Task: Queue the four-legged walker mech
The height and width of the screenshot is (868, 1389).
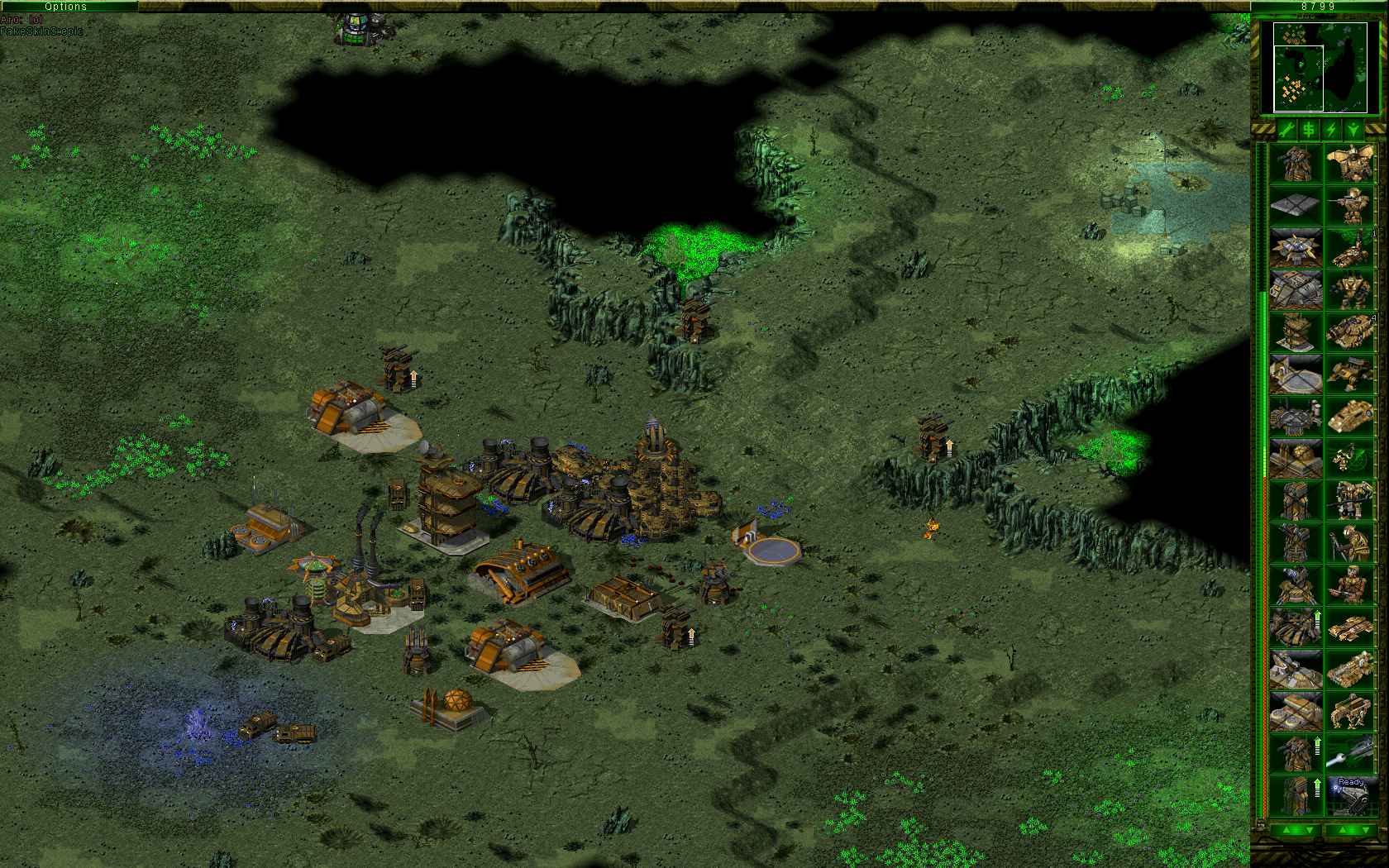Action: coord(1351,711)
